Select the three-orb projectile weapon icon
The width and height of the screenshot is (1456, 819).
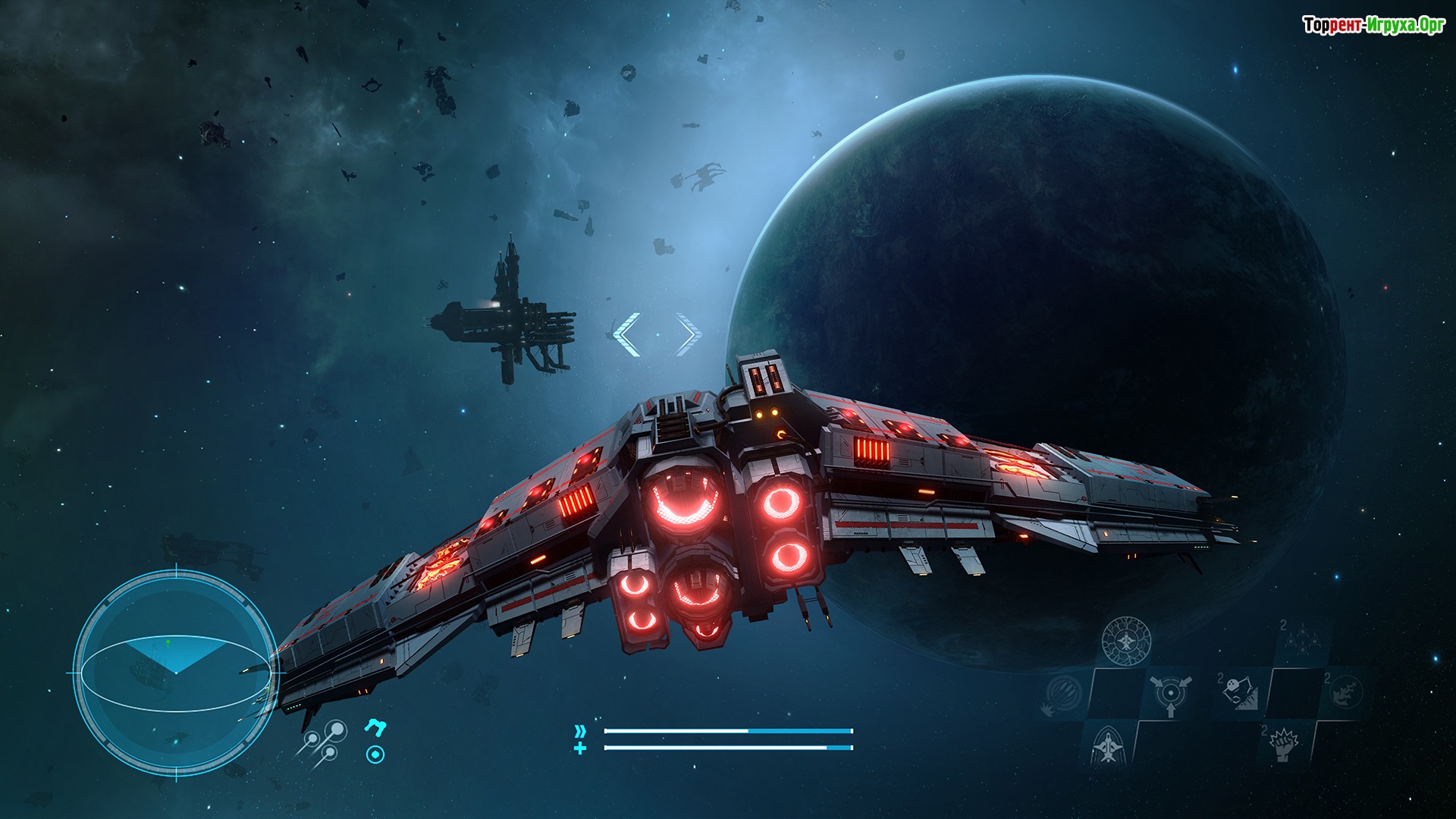click(x=324, y=741)
